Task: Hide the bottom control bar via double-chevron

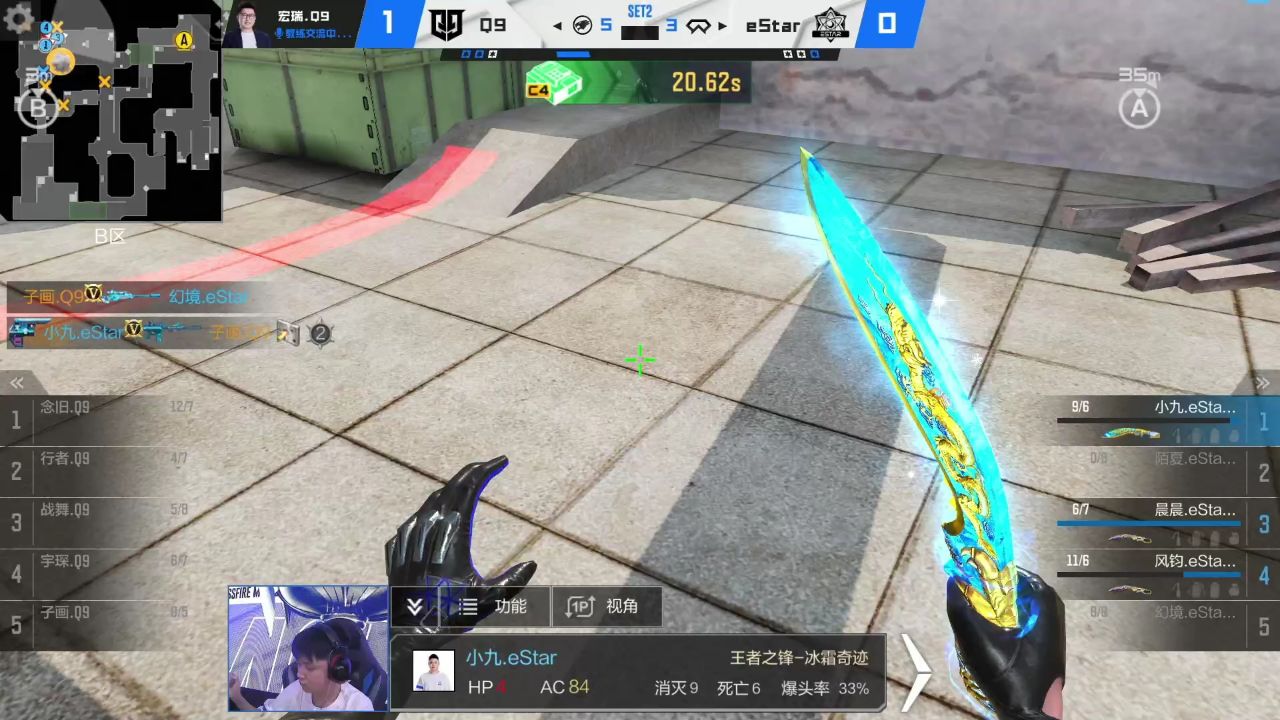Action: point(414,606)
